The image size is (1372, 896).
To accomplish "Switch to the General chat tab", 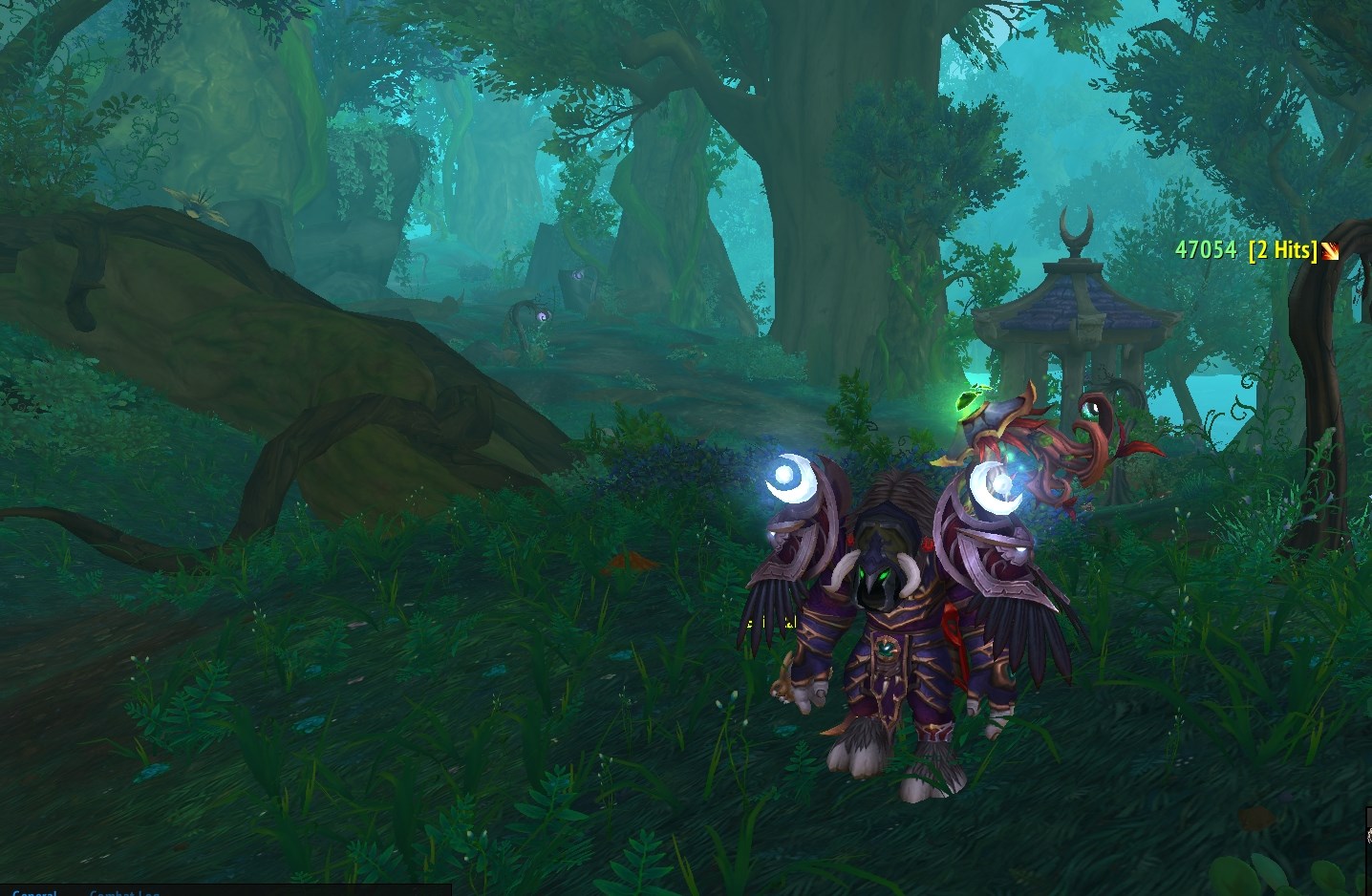I will (x=34, y=892).
